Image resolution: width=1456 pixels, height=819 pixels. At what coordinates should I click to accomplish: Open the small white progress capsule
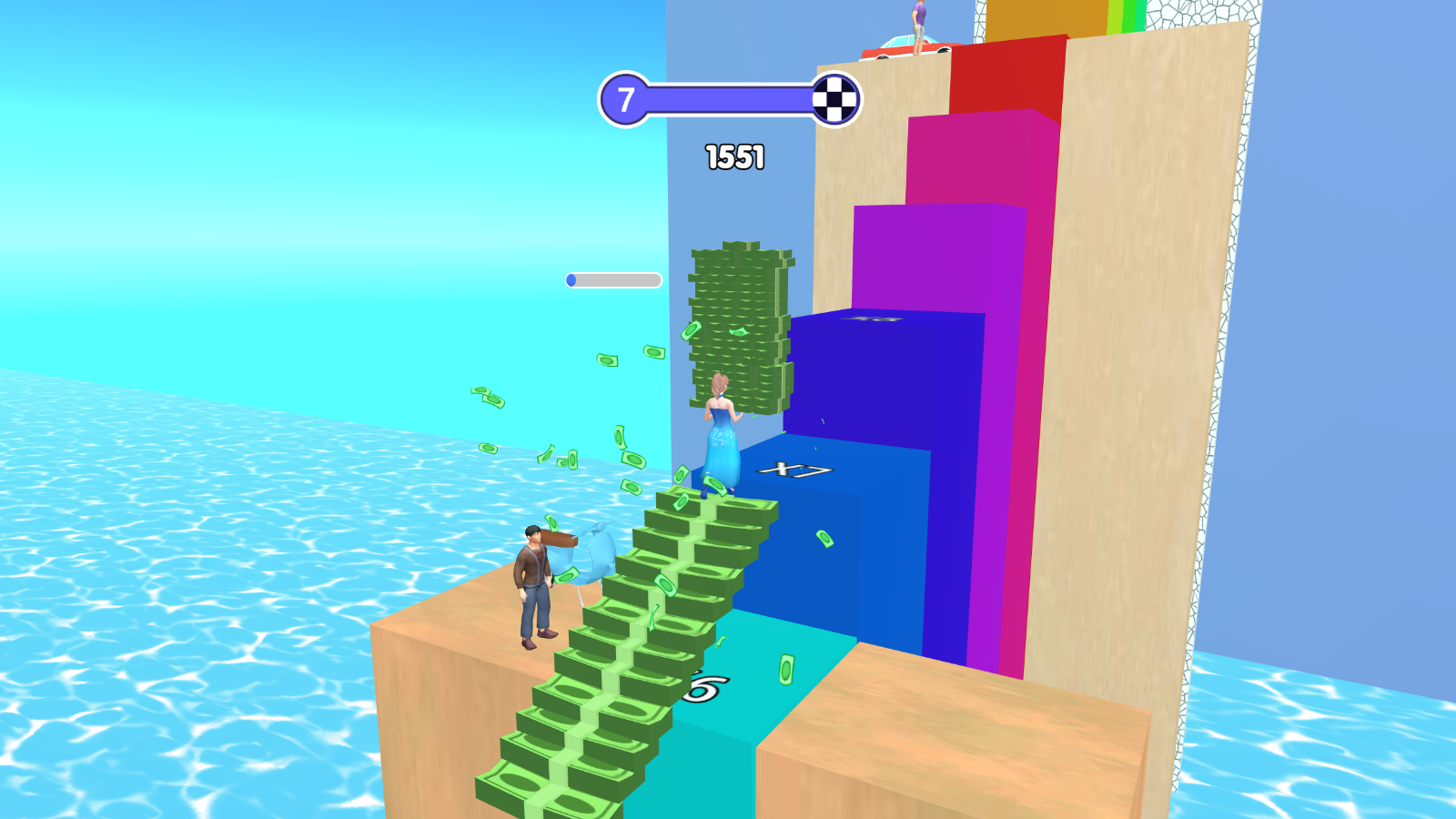click(x=614, y=279)
